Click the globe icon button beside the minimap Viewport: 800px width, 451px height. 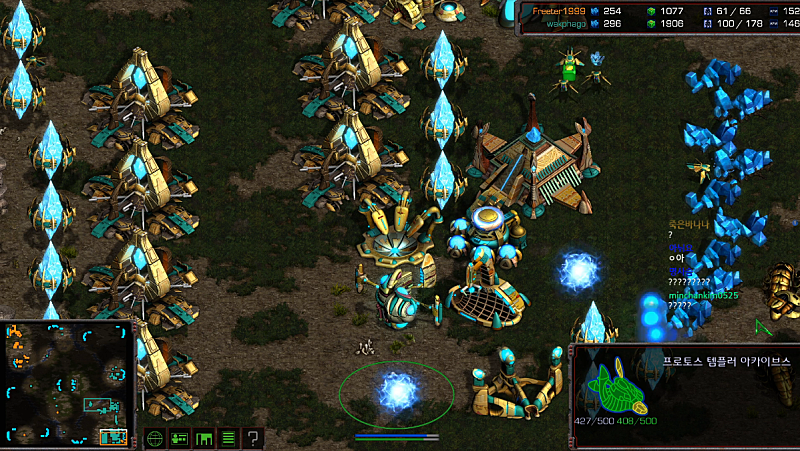click(155, 438)
